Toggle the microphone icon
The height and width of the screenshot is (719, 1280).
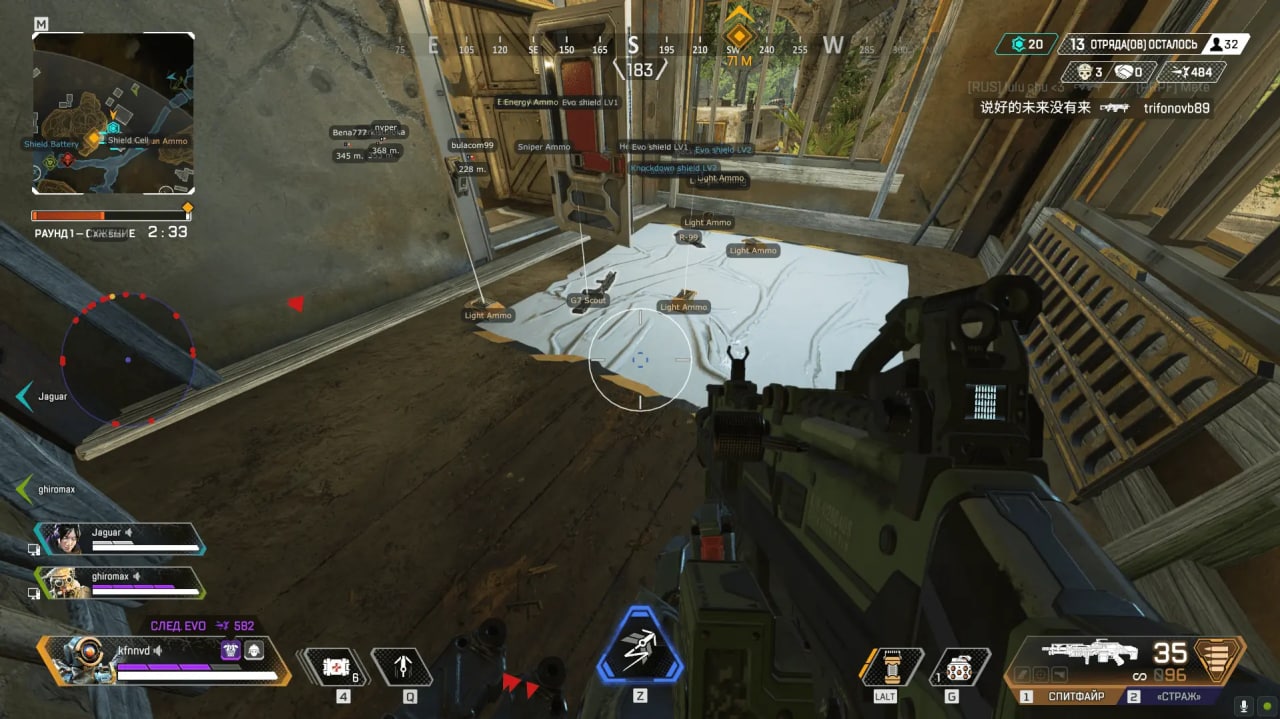click(x=1244, y=704)
